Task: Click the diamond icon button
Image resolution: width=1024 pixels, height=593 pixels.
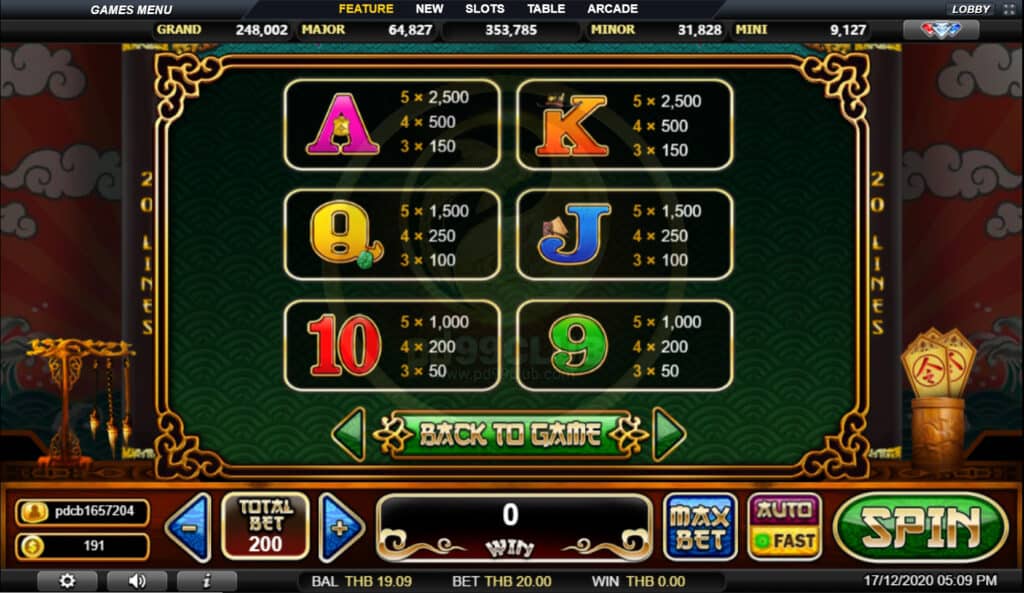Action: click(940, 30)
